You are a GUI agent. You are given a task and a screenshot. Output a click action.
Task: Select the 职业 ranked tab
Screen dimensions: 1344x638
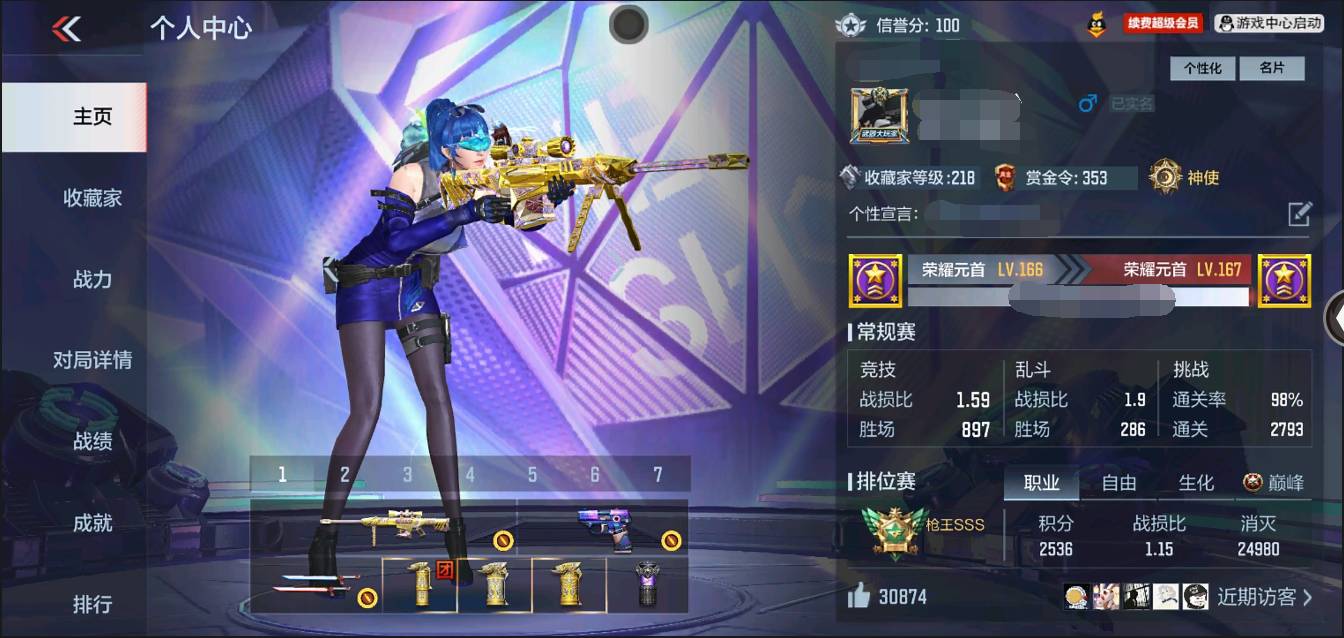tap(1041, 483)
